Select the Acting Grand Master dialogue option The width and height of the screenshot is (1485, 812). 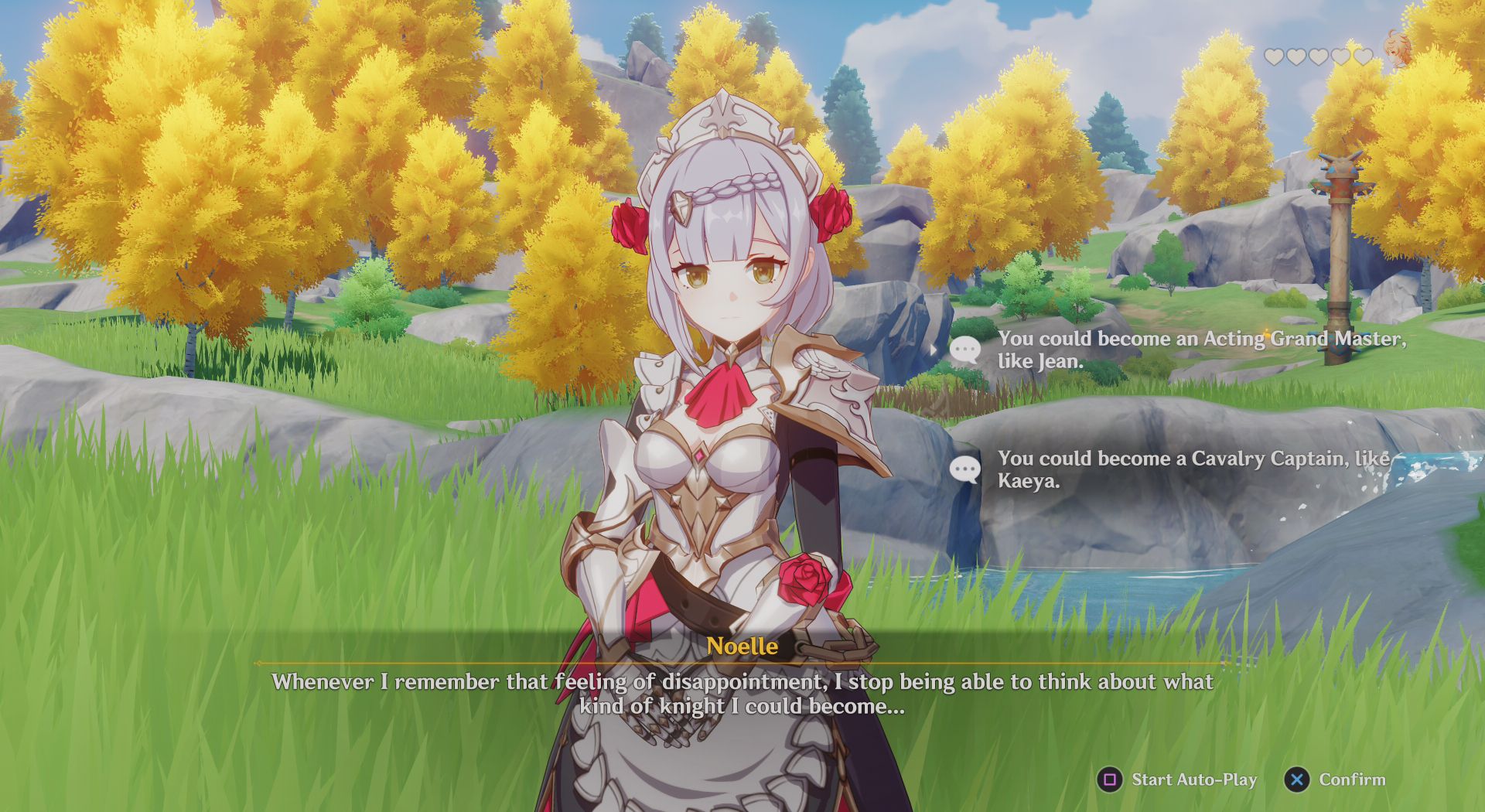tap(1203, 350)
